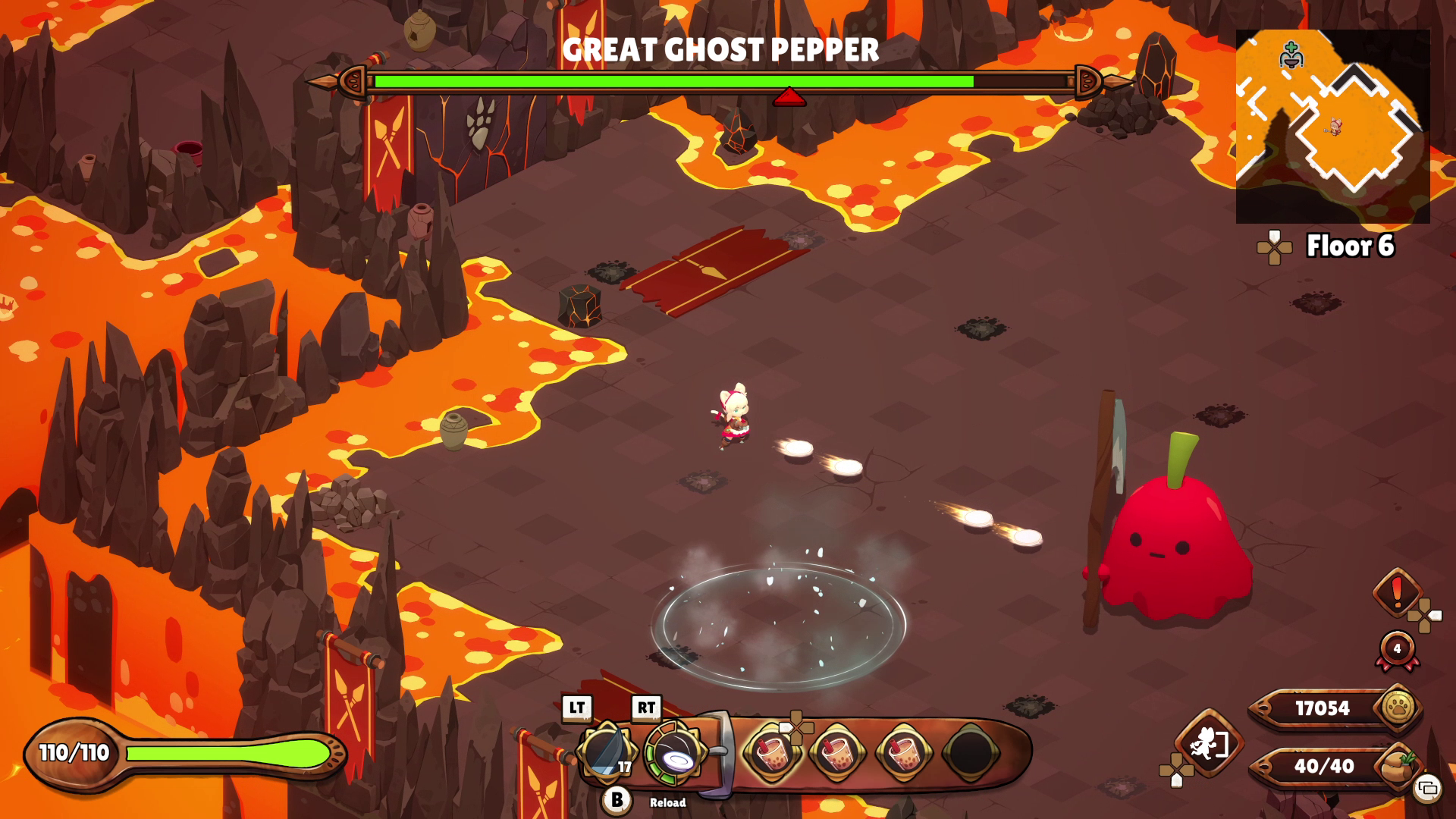Open the minimap in the corner
Screen dimensions: 1456x819
tap(1332, 126)
